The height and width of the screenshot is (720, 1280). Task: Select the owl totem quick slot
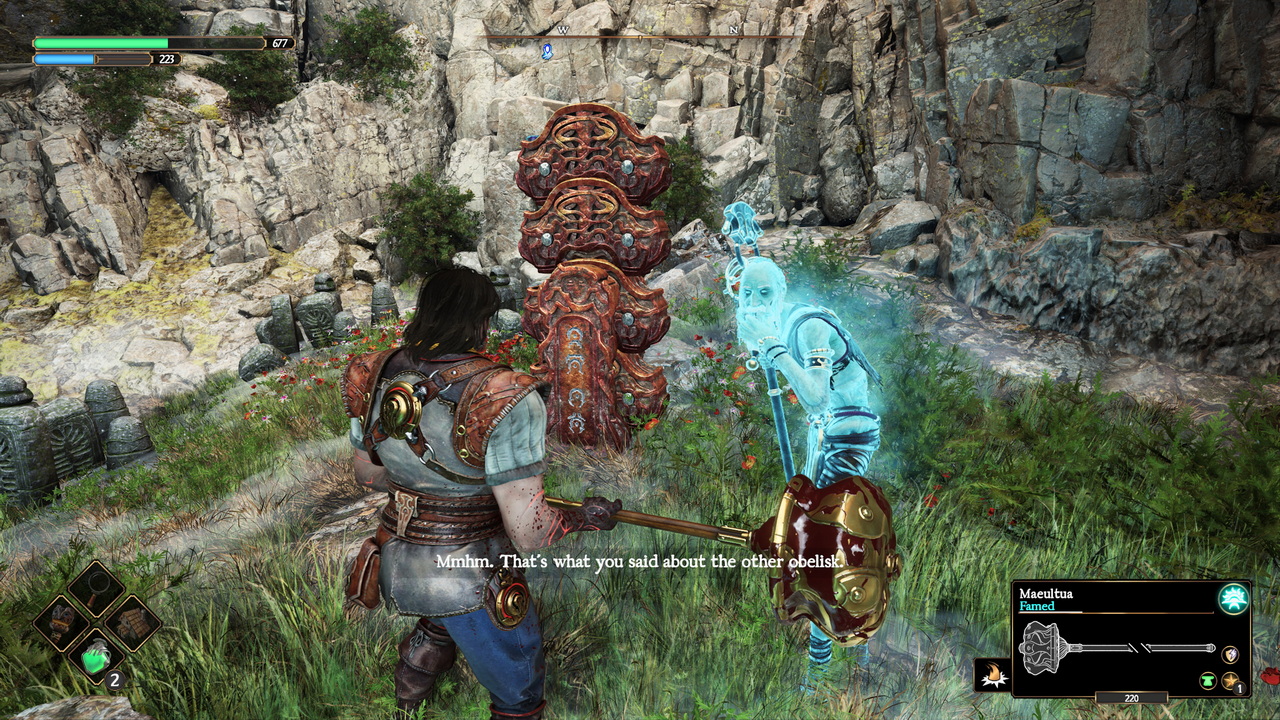(61, 622)
